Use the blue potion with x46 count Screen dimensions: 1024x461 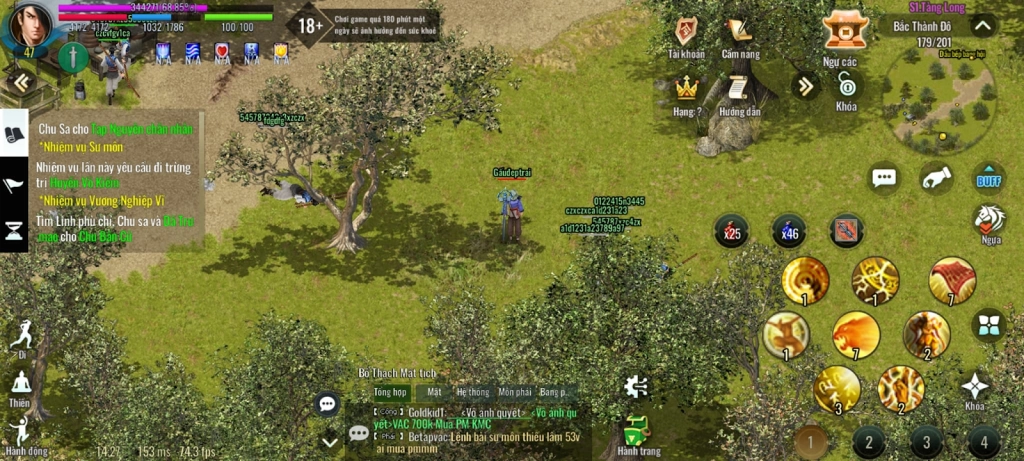[789, 231]
